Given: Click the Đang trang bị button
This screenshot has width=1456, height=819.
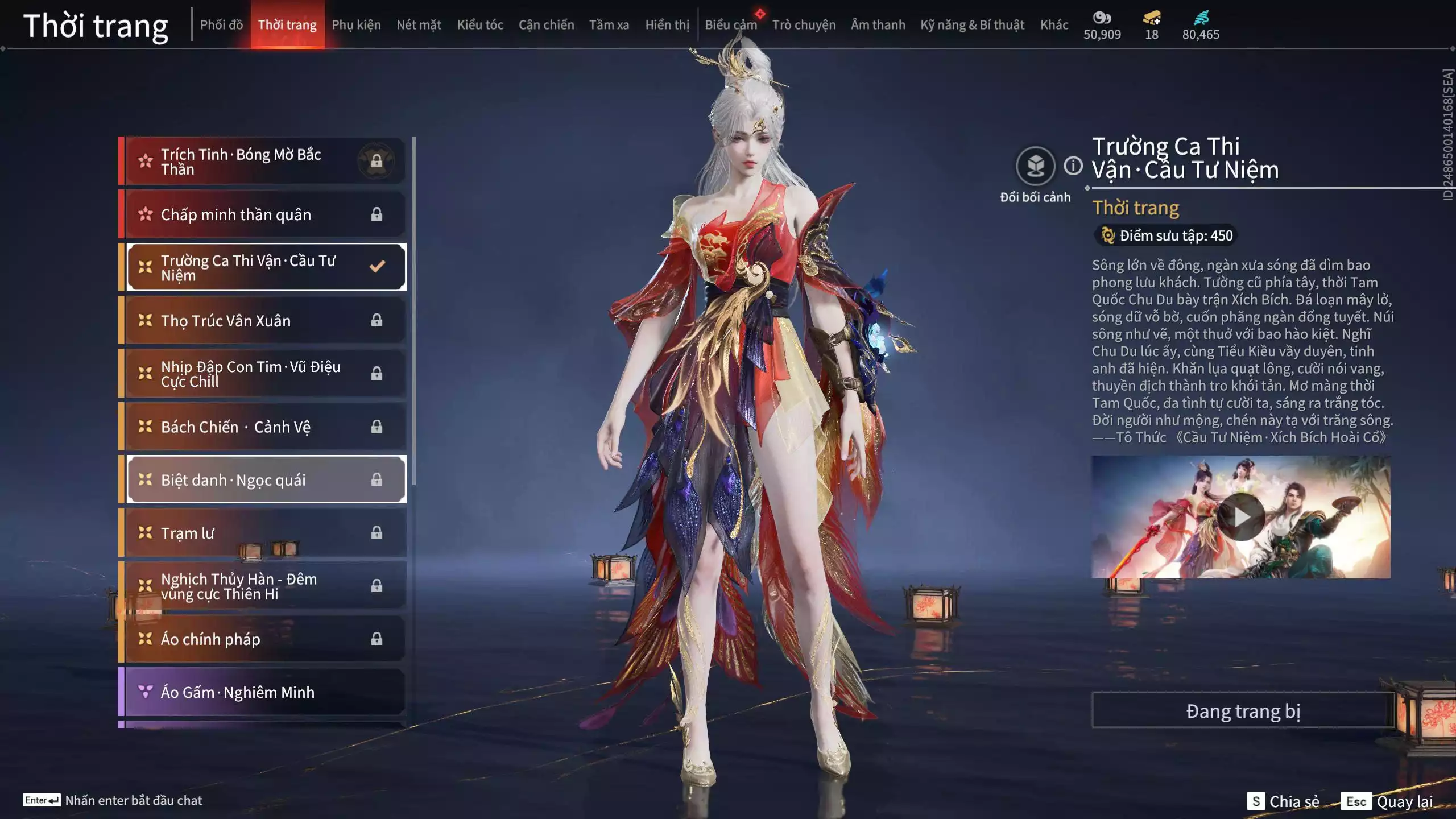Looking at the screenshot, I should pos(1243,711).
